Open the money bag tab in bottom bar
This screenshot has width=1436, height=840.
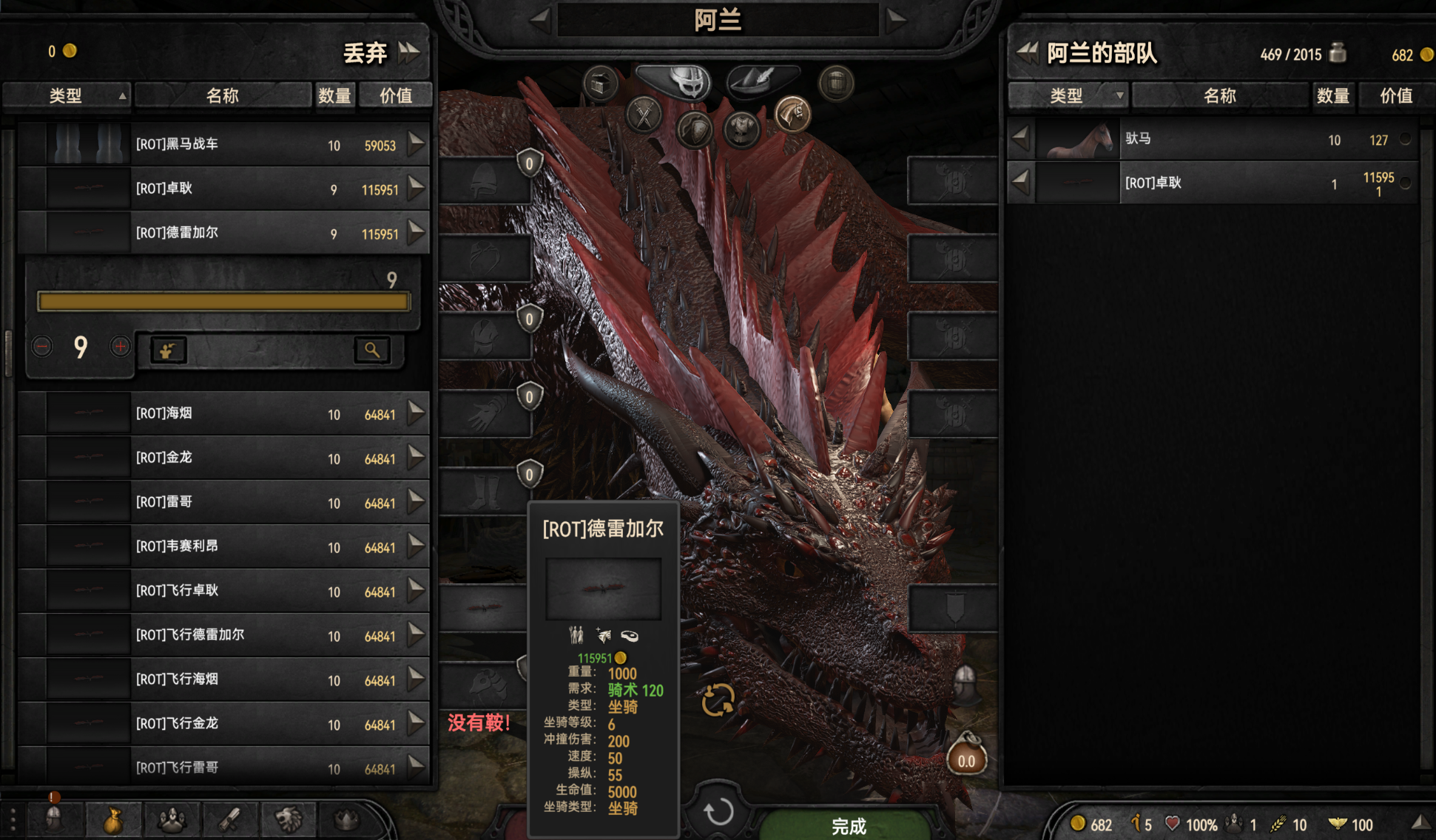(113, 820)
